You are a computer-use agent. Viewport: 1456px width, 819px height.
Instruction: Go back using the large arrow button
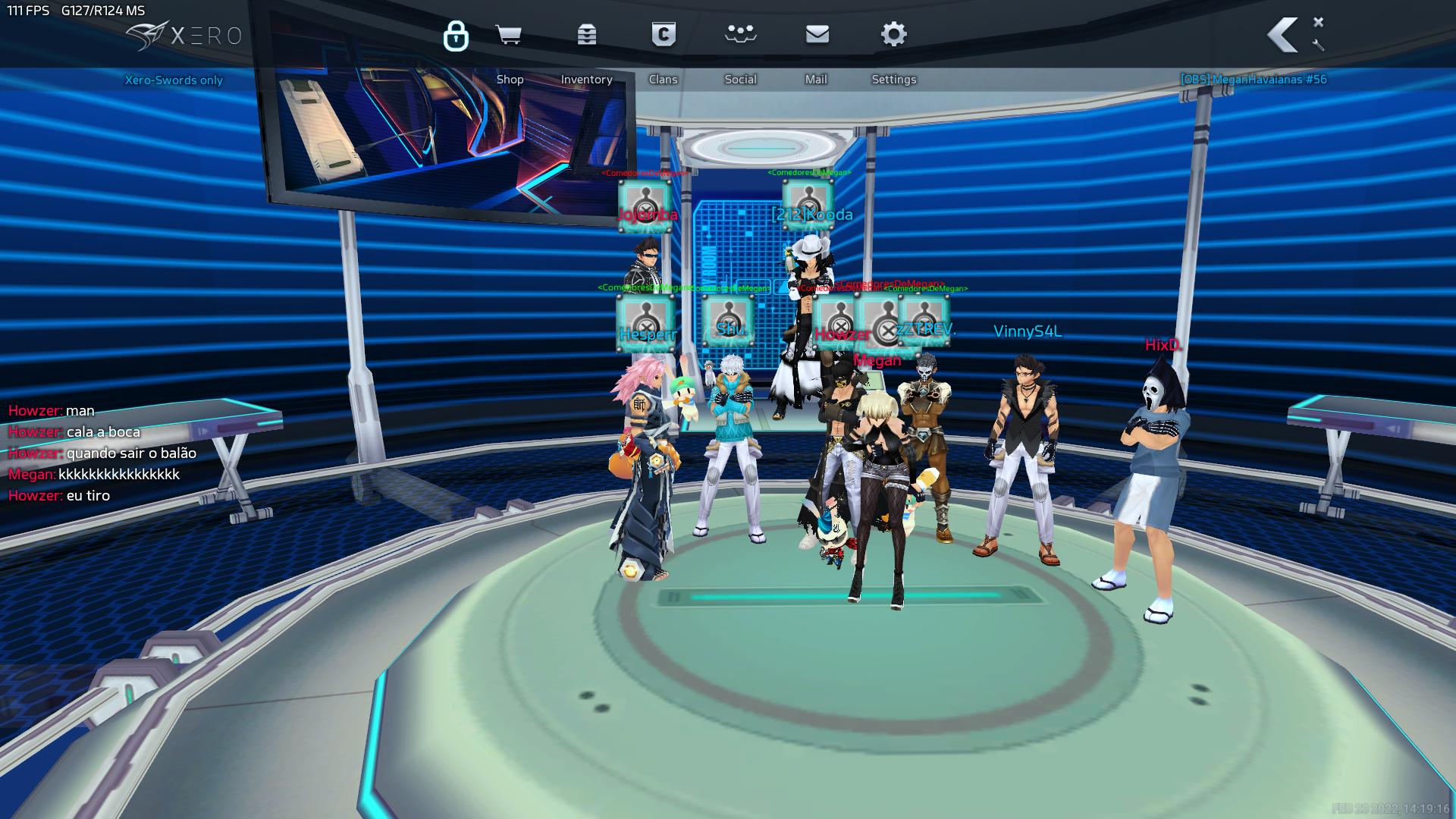coord(1283,34)
